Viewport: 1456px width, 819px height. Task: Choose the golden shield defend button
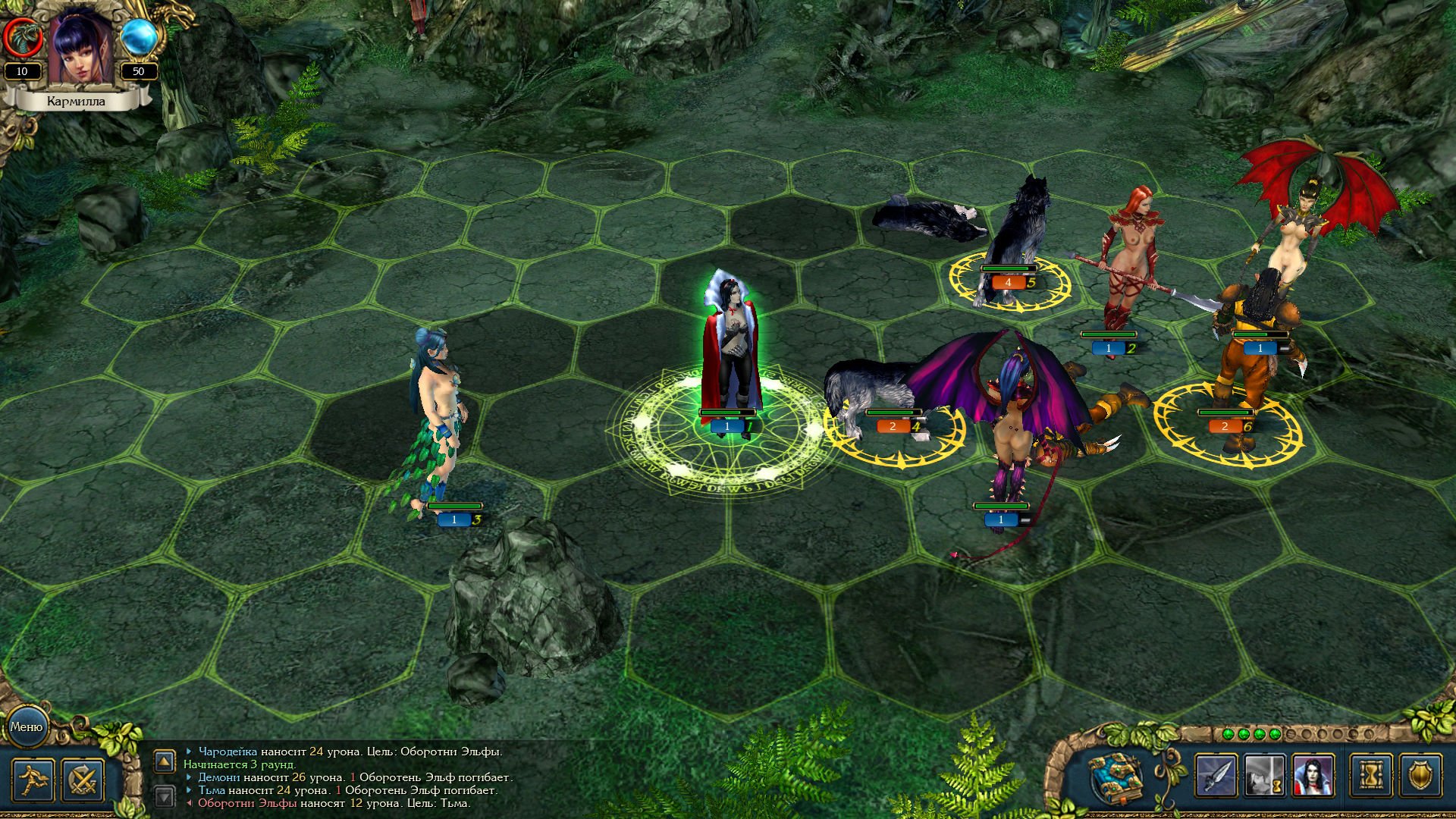pos(1420,777)
